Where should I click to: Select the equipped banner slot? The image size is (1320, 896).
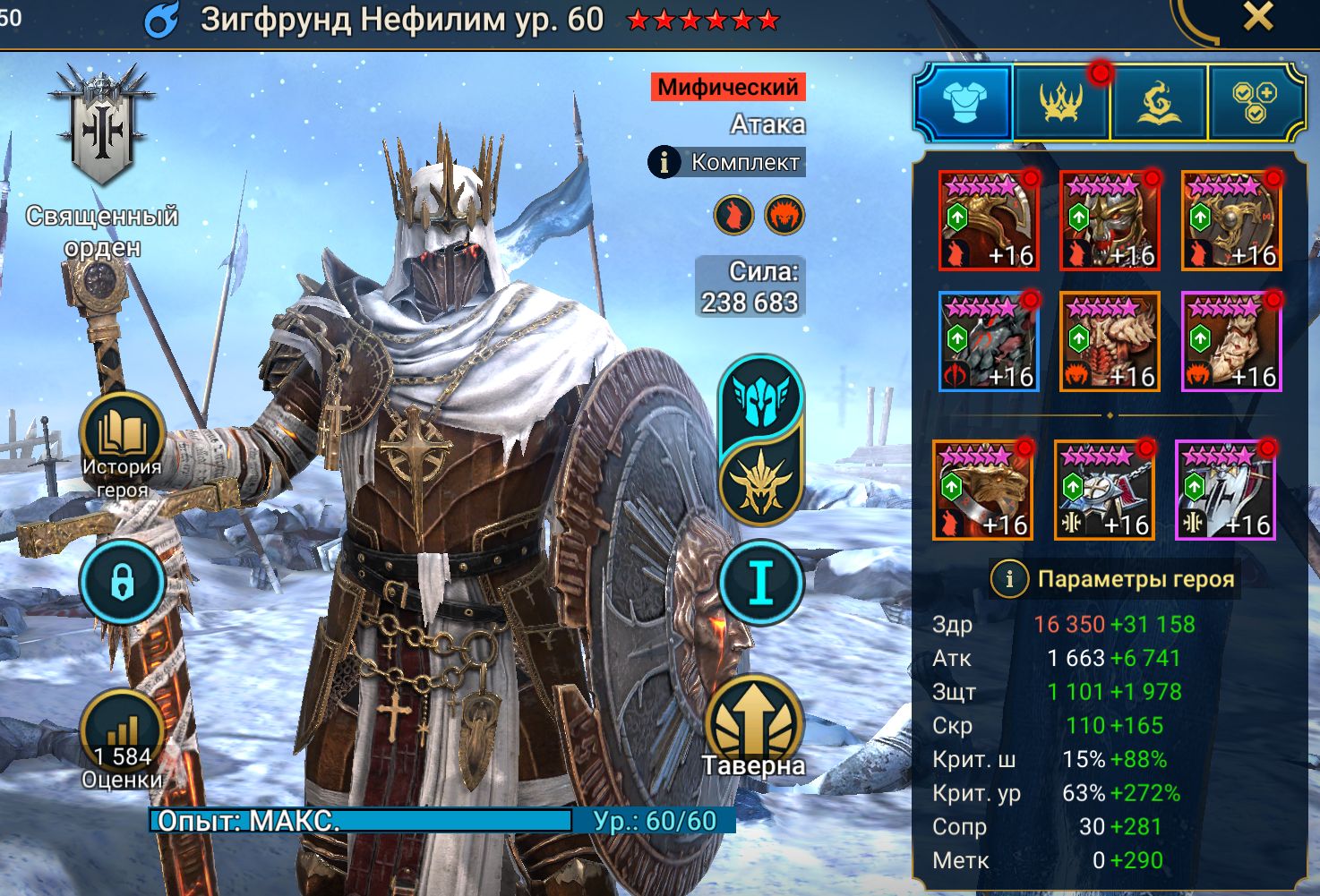(1225, 490)
